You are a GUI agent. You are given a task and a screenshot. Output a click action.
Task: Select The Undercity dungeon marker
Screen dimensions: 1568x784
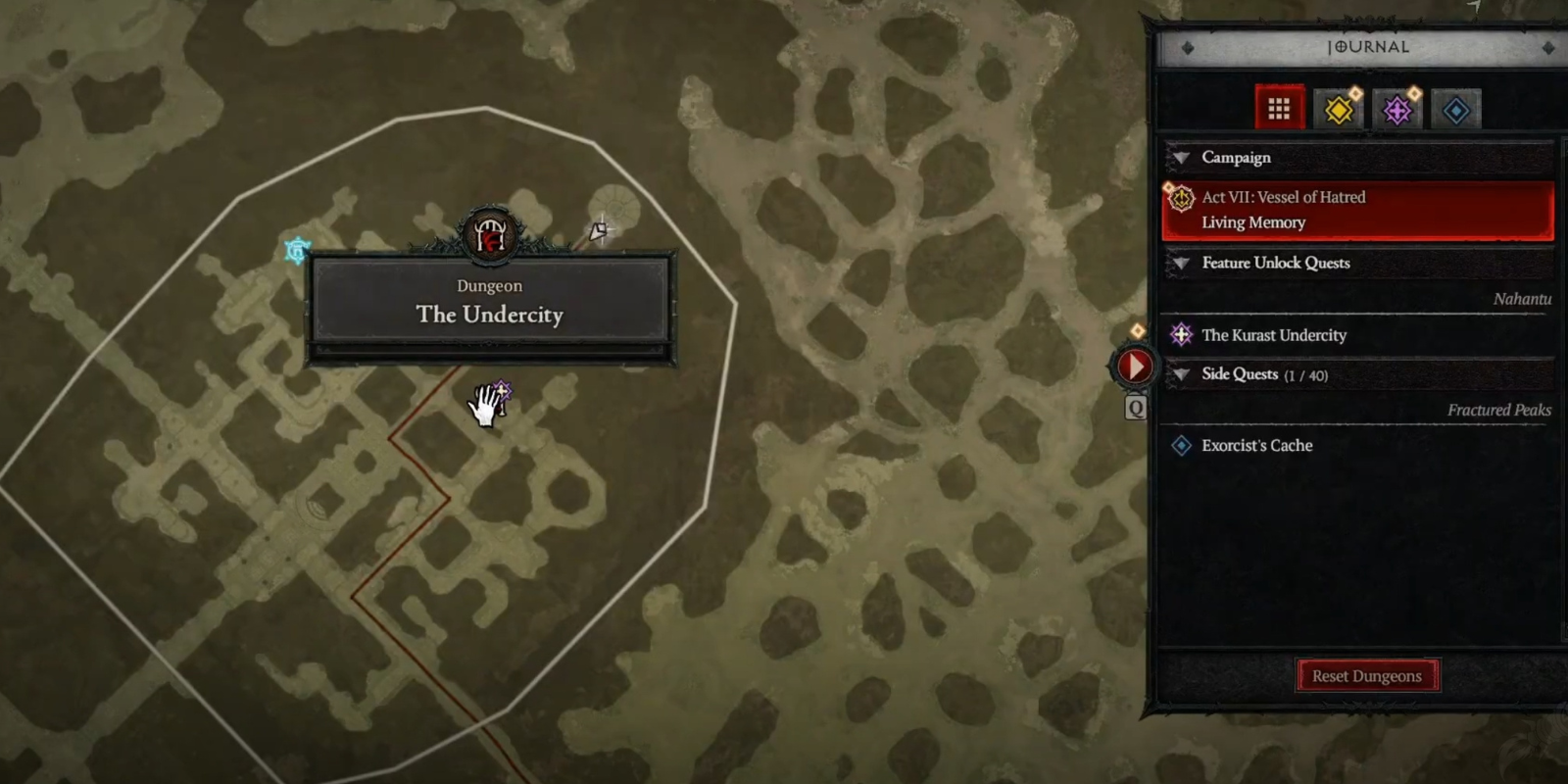(x=490, y=235)
